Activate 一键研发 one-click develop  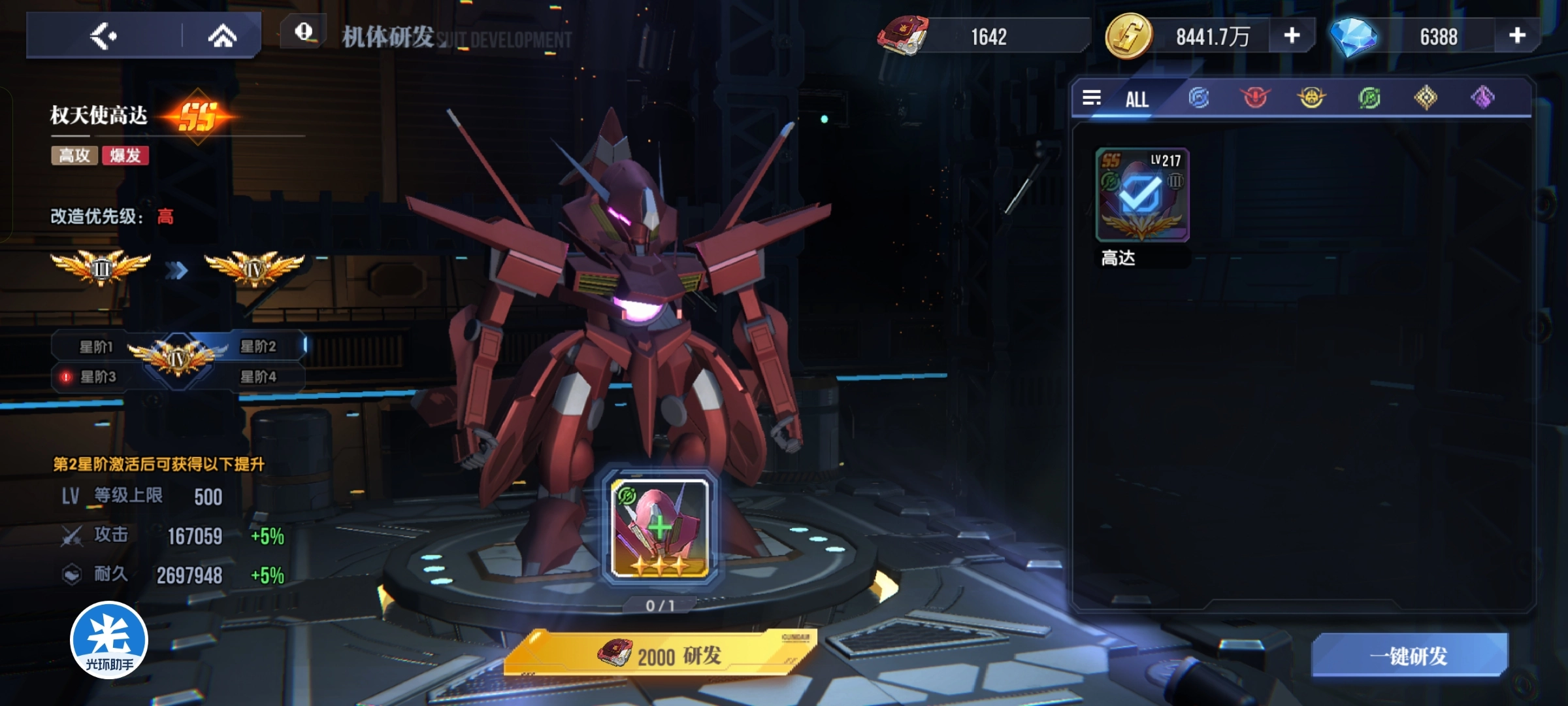click(x=1409, y=656)
